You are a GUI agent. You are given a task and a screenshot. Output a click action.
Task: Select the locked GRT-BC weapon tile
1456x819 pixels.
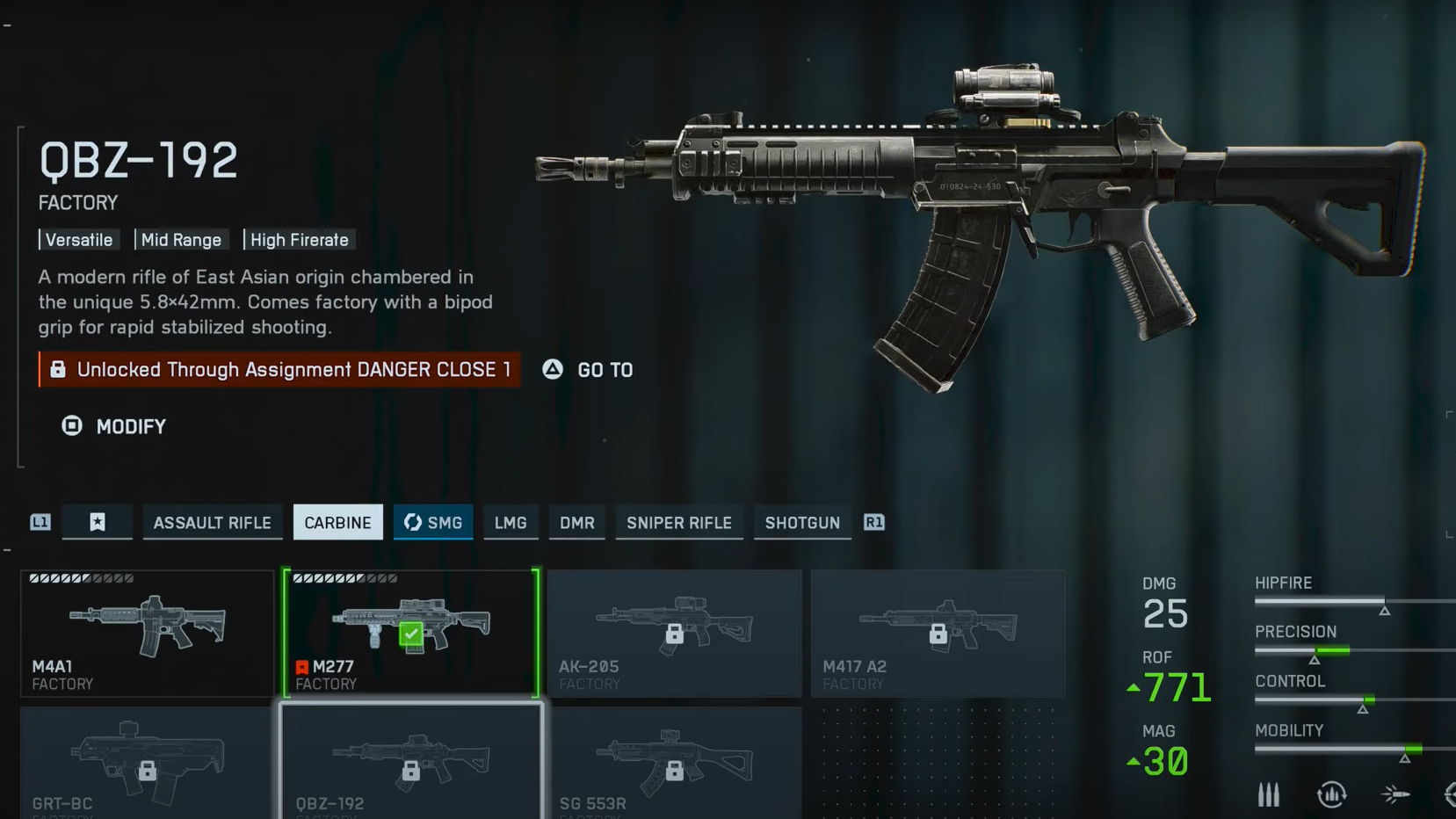coord(147,763)
